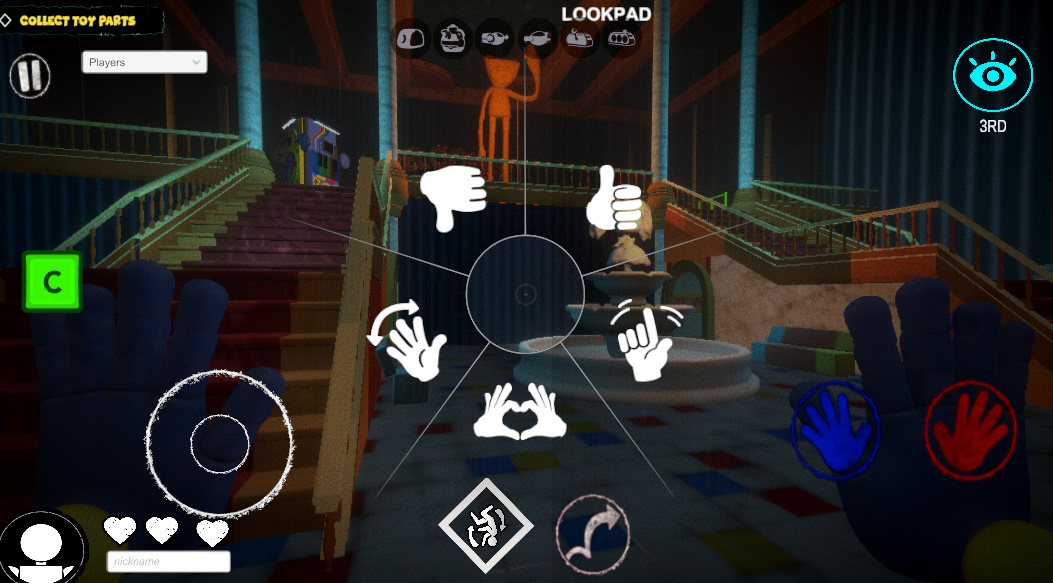Toggle the 3RD person eye view

tap(991, 76)
